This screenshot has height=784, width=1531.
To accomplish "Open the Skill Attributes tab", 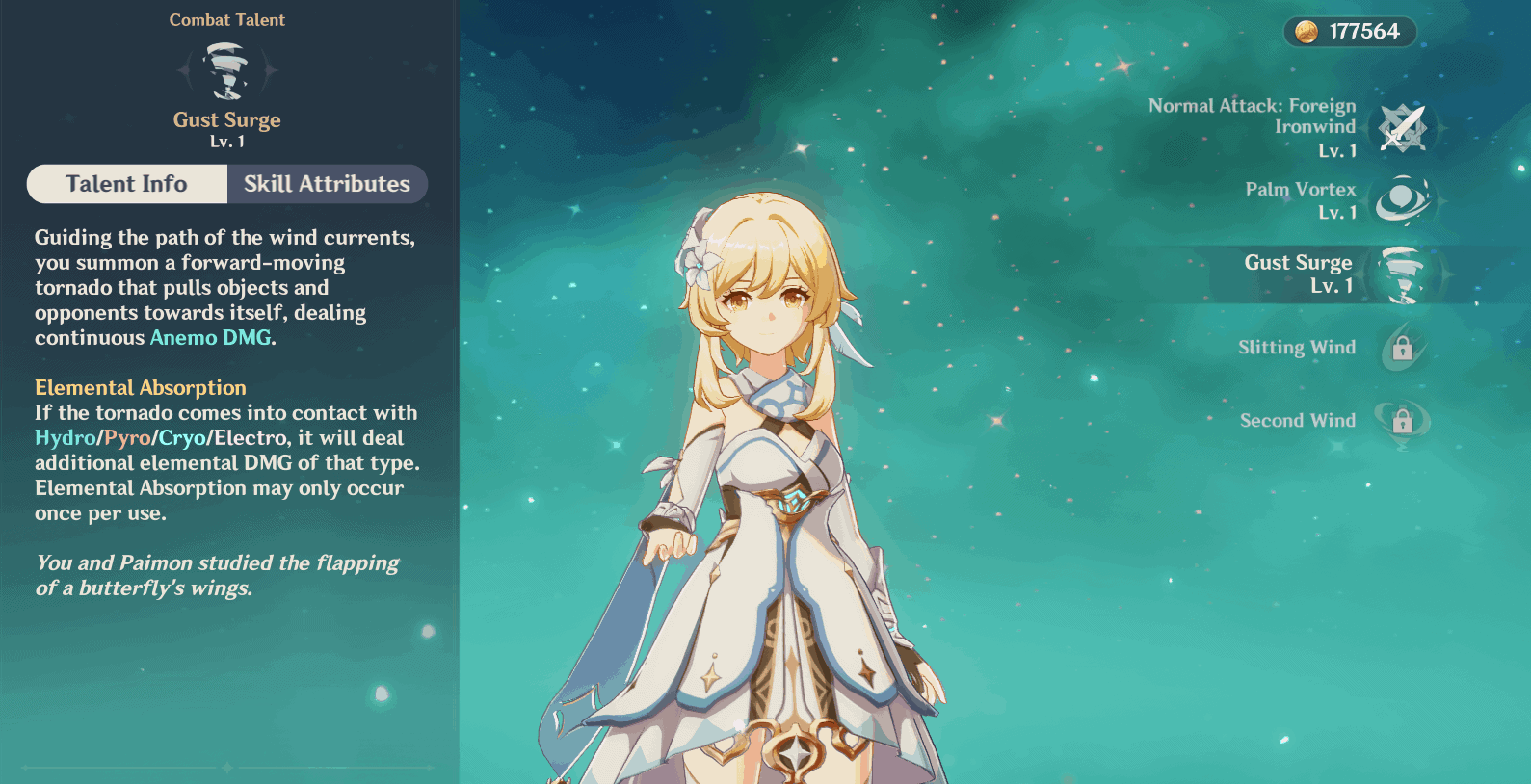I will (x=327, y=184).
